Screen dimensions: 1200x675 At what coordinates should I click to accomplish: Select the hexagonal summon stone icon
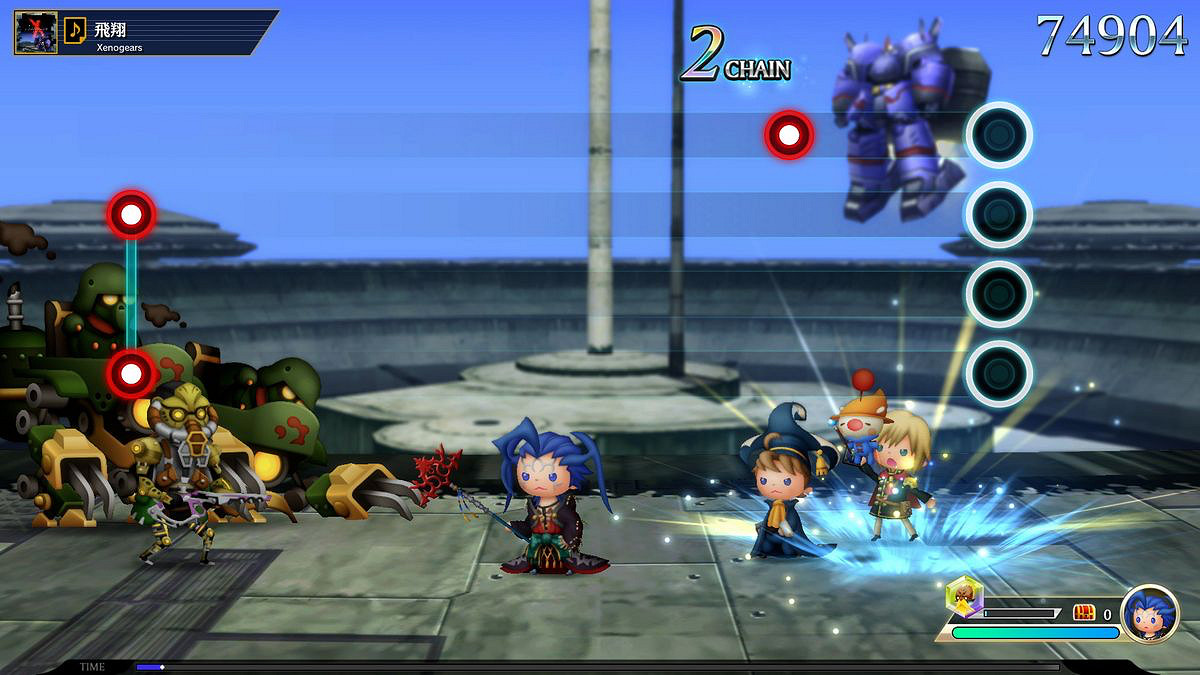964,597
